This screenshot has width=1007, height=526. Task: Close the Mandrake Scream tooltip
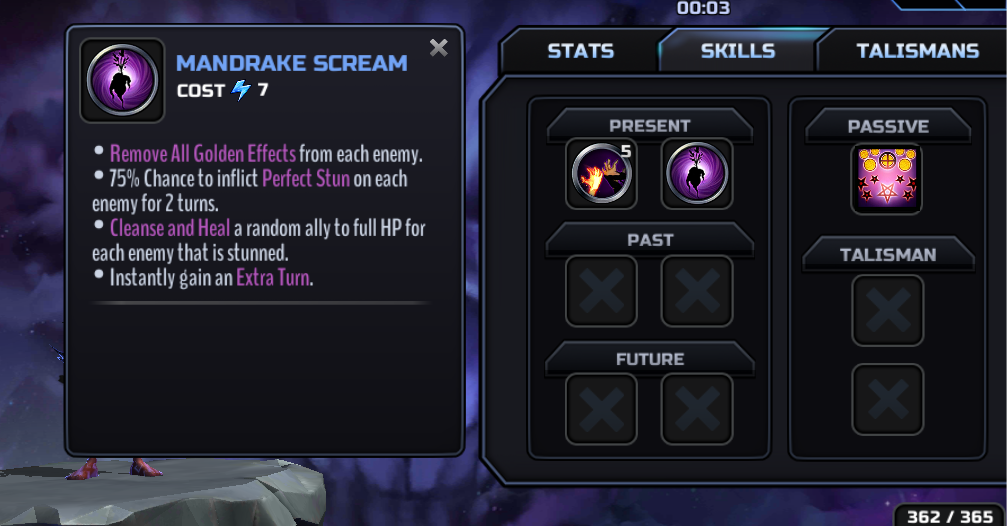438,47
